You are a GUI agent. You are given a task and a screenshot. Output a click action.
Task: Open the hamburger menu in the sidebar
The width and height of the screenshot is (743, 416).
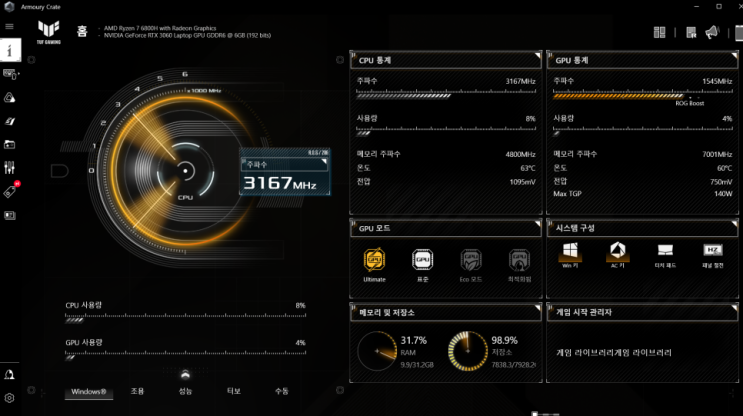pyautogui.click(x=9, y=26)
